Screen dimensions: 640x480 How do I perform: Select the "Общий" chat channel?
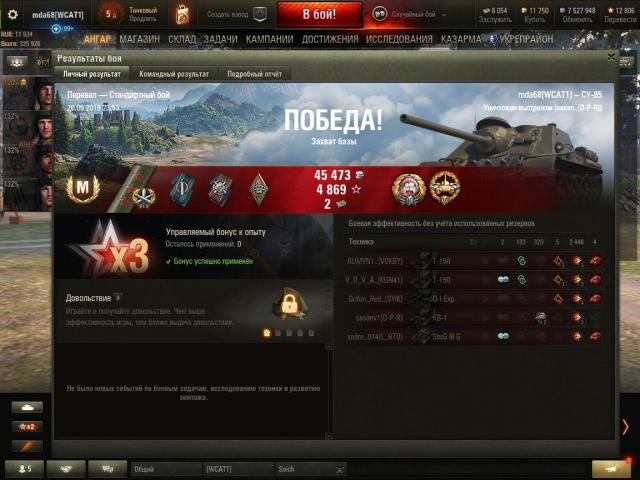pyautogui.click(x=166, y=468)
